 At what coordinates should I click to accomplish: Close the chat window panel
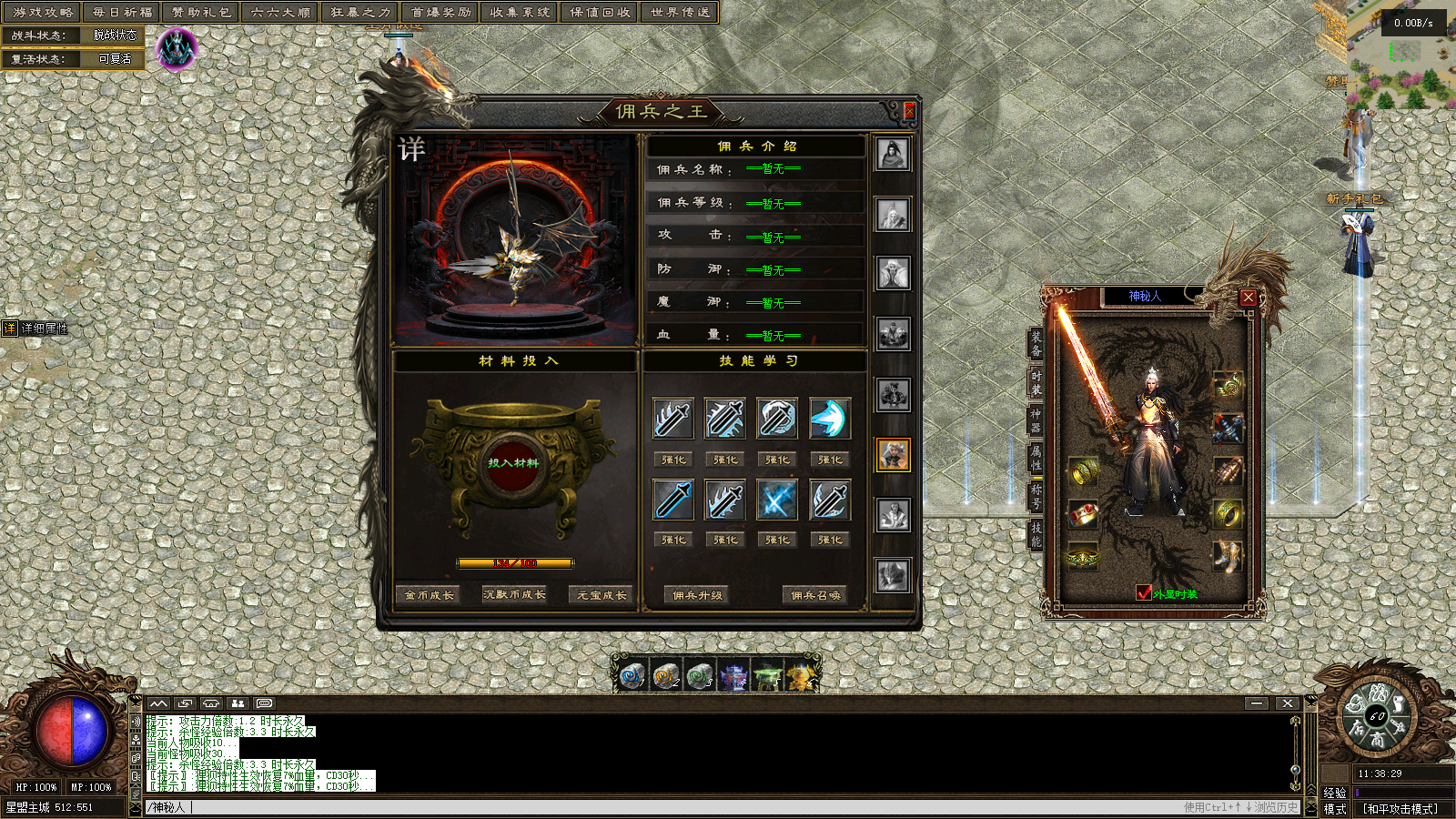(1287, 703)
